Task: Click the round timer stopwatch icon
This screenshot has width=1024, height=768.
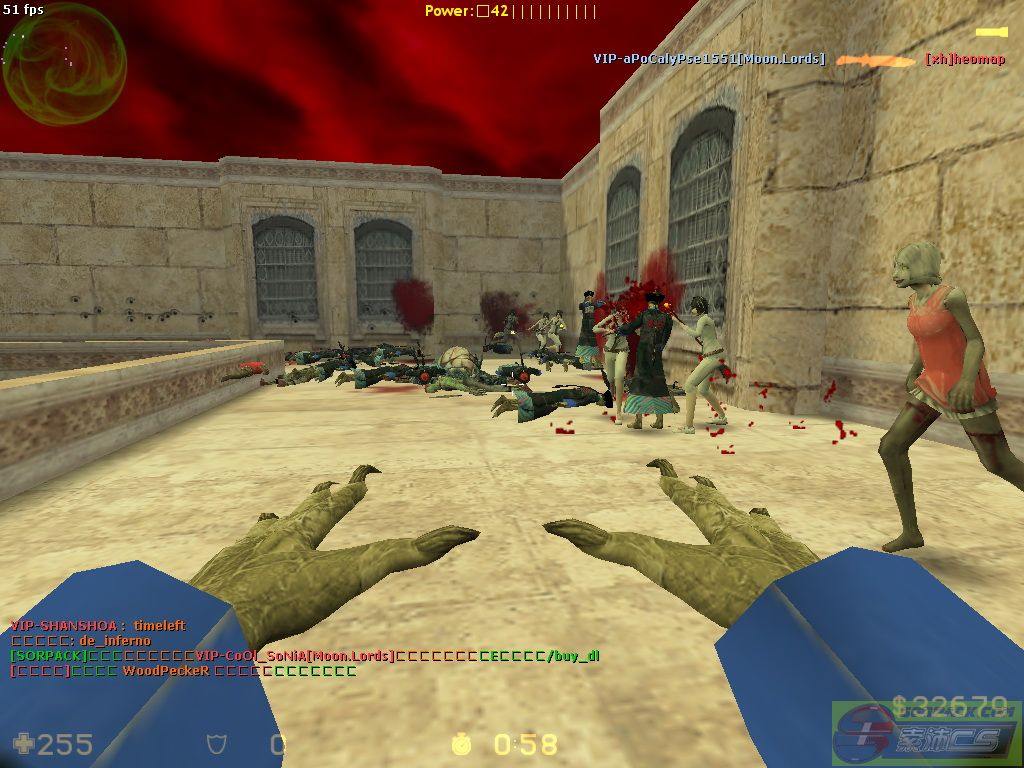Action: tap(461, 743)
